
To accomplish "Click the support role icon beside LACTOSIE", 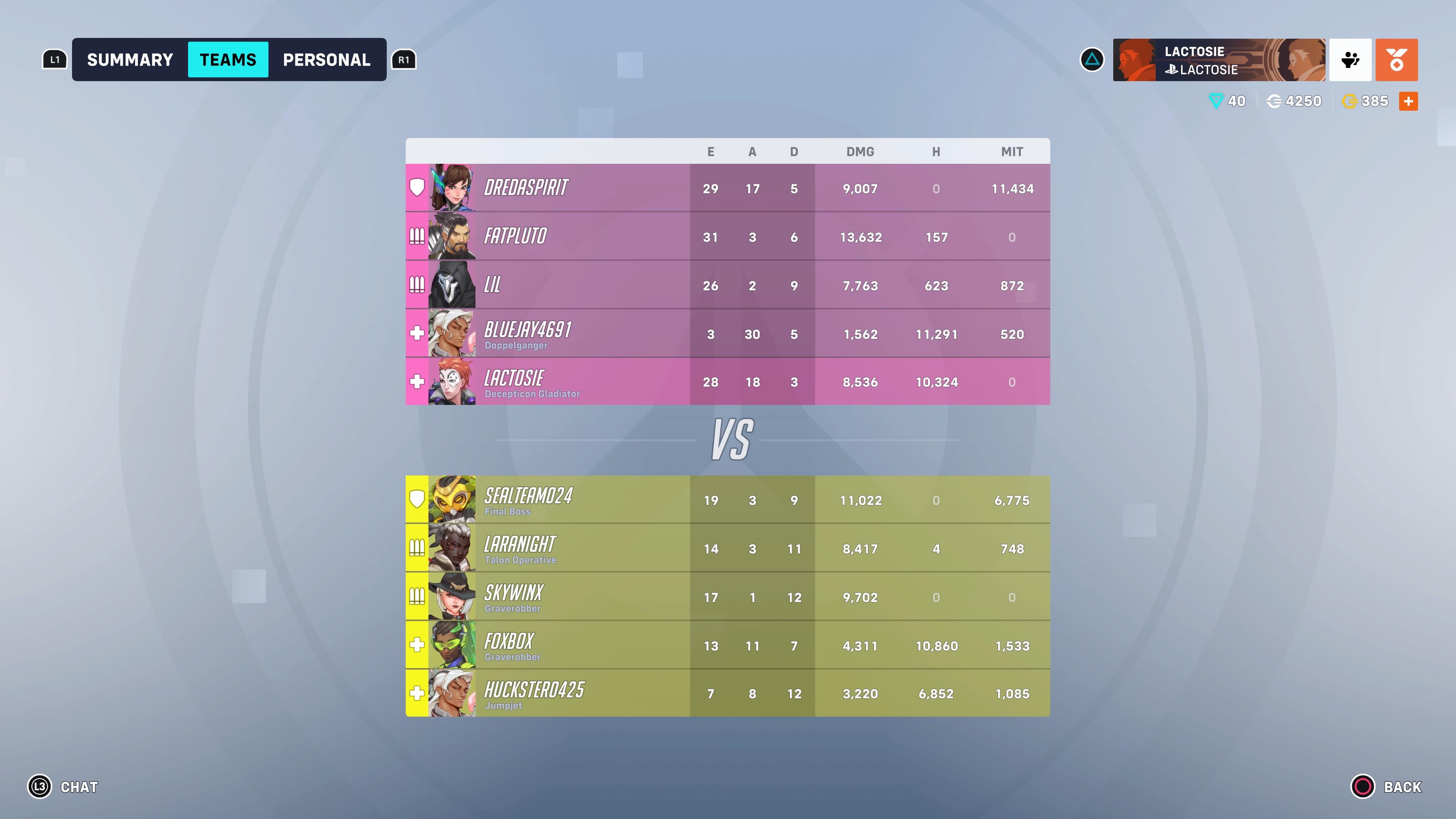I will pyautogui.click(x=417, y=382).
